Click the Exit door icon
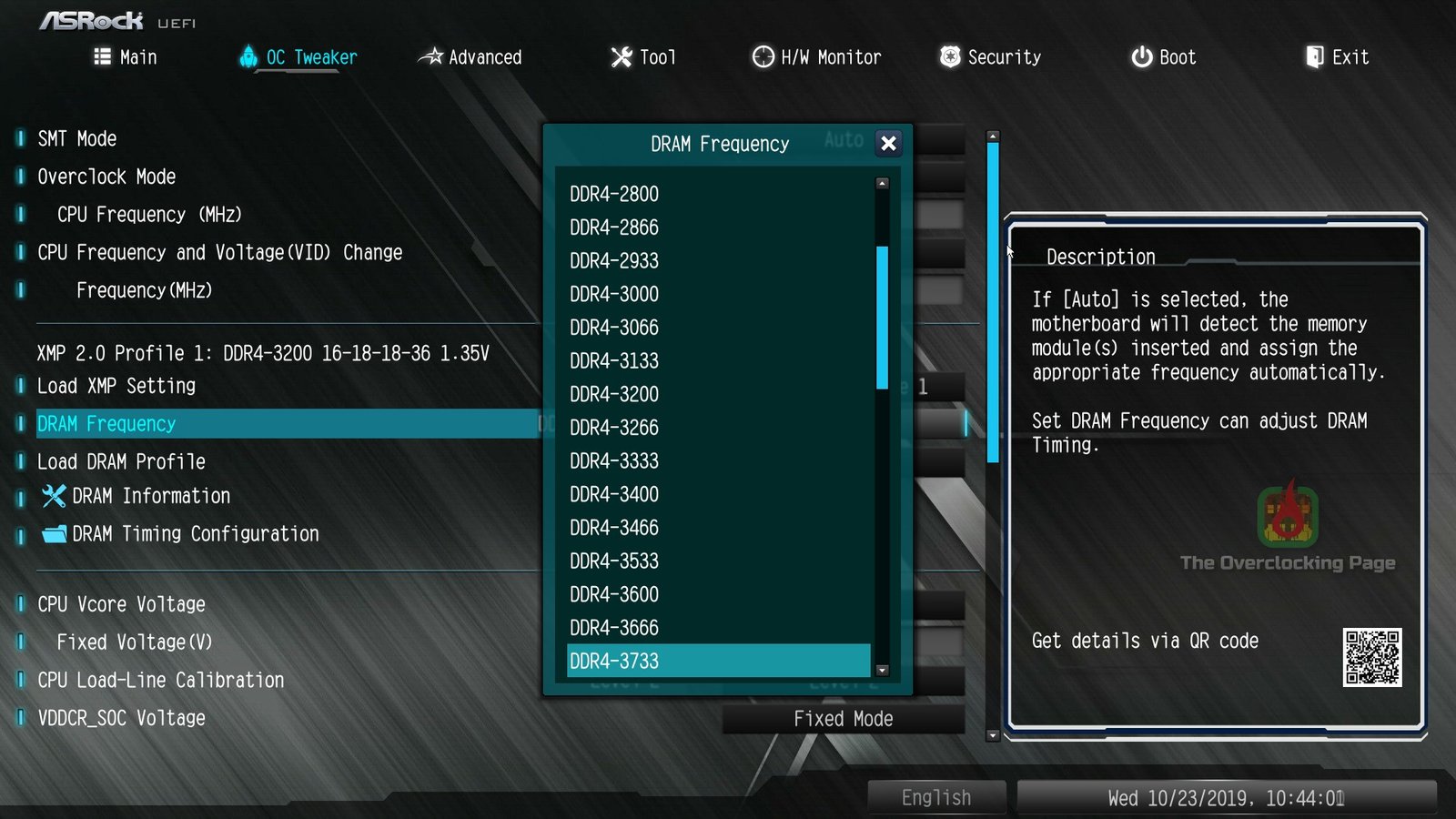1456x819 pixels. coord(1314,56)
